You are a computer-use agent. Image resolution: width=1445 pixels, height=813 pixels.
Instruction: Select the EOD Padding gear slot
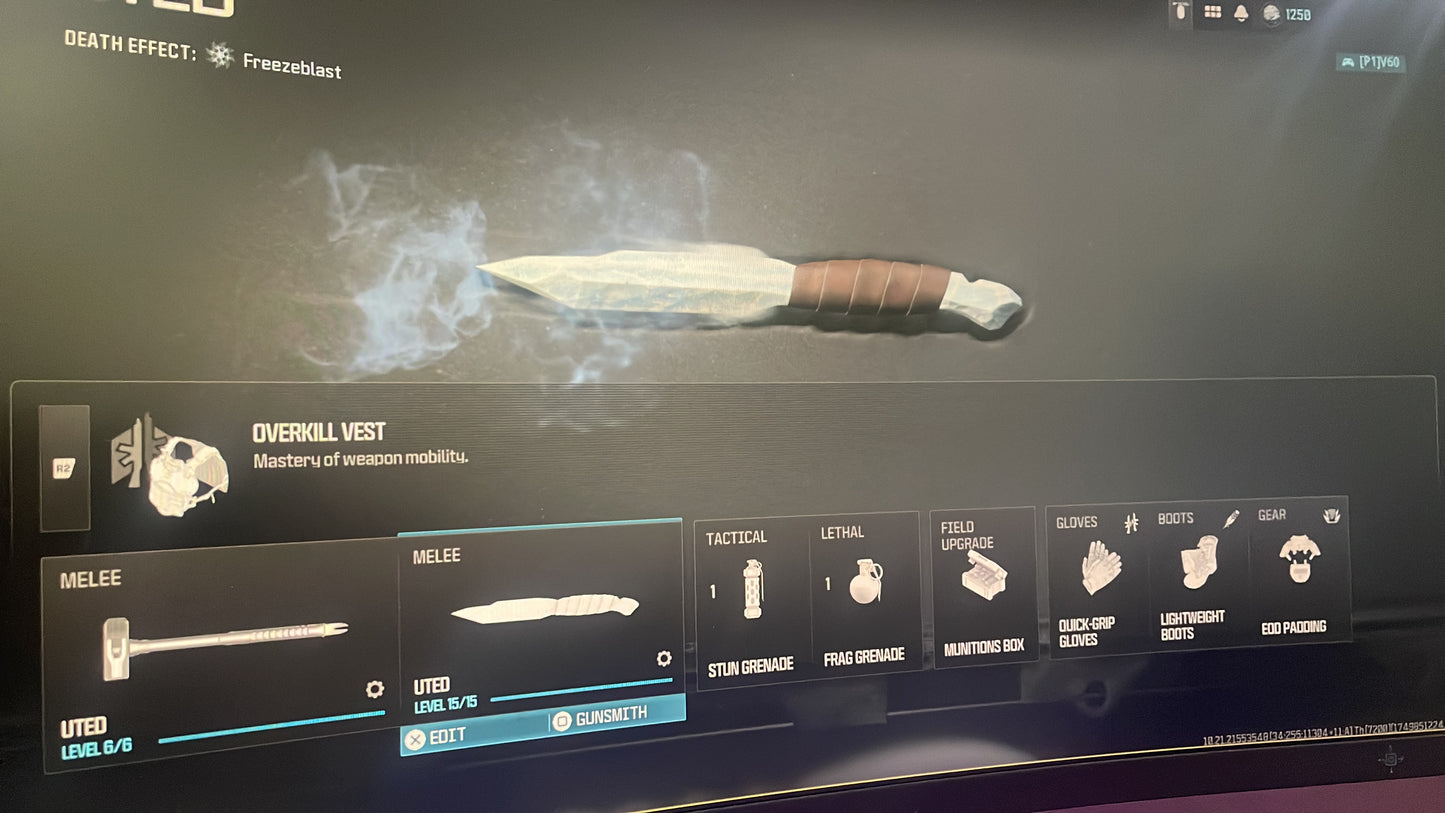1297,572
